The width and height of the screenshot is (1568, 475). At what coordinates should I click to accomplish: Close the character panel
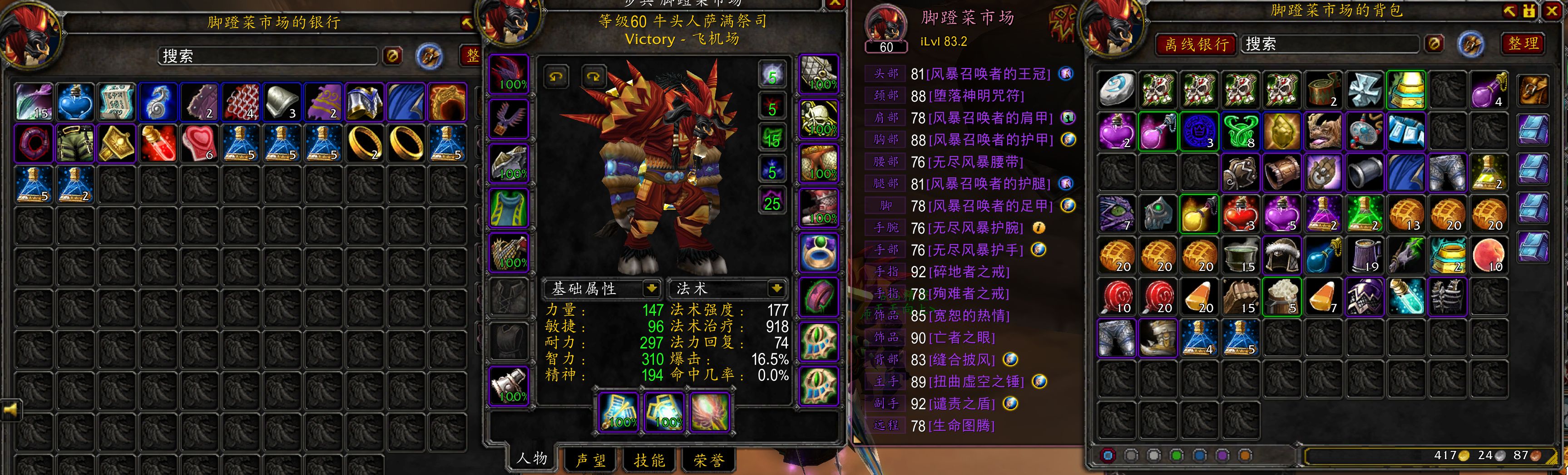click(x=835, y=4)
